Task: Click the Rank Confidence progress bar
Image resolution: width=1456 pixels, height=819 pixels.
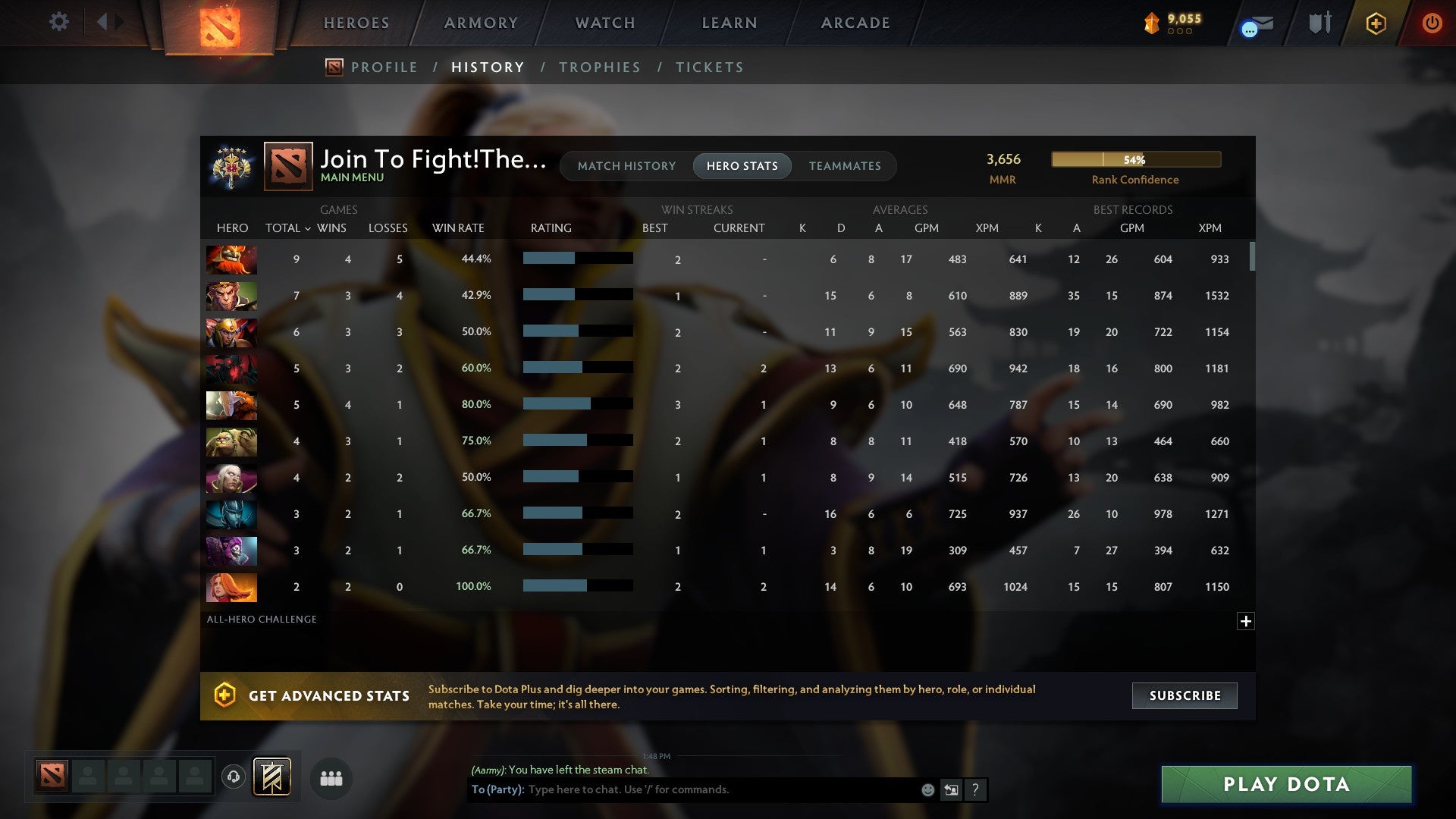Action: tap(1135, 159)
